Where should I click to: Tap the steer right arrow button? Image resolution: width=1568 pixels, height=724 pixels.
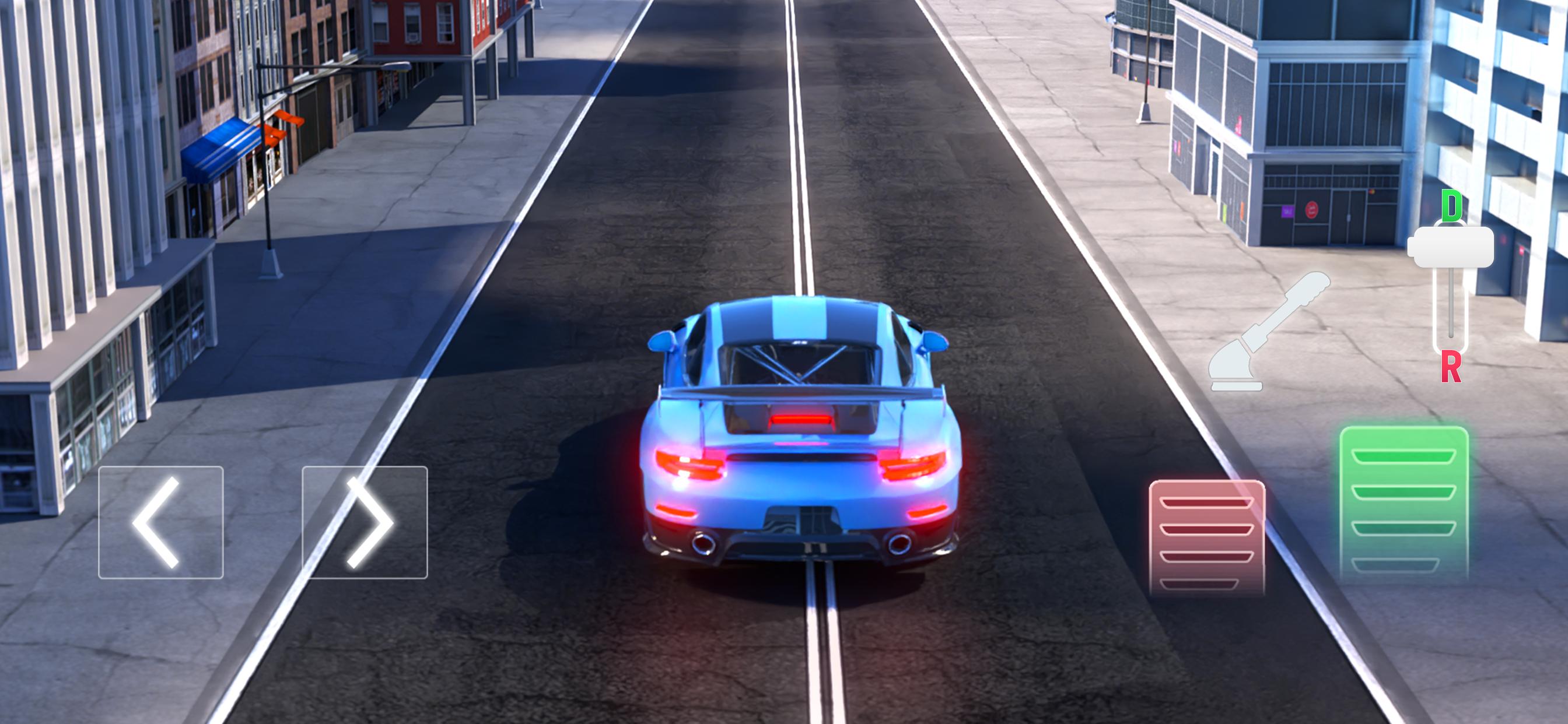[365, 522]
